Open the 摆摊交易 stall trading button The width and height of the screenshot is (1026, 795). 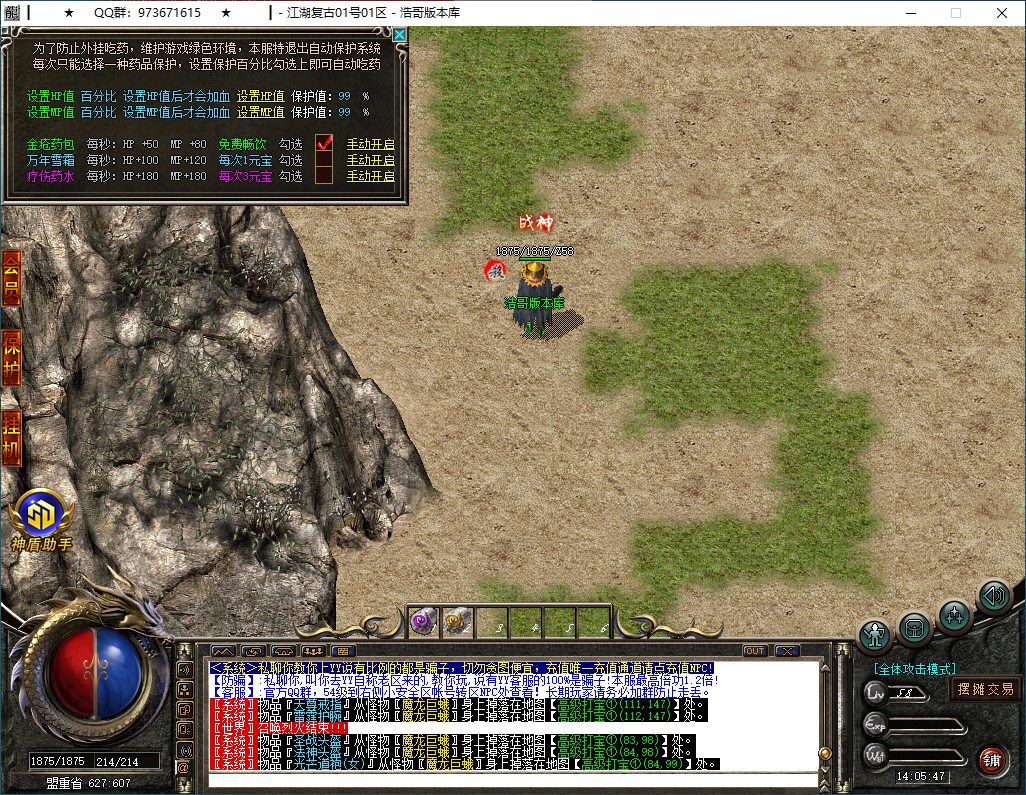(985, 689)
